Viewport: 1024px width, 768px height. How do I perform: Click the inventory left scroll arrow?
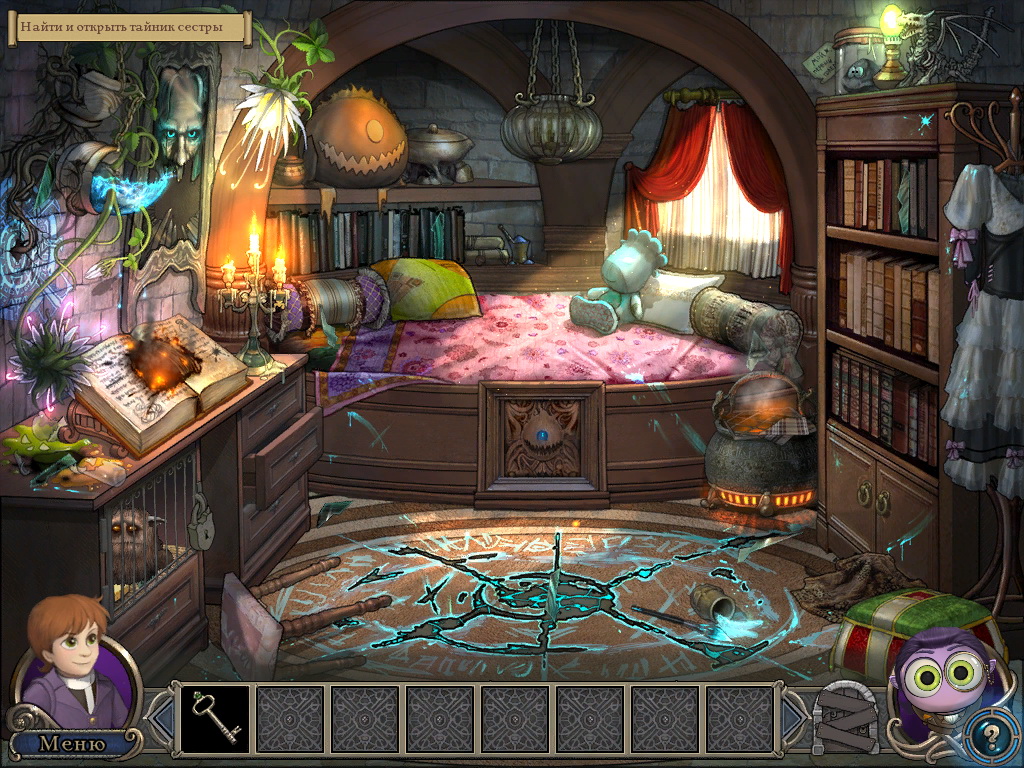(x=160, y=717)
